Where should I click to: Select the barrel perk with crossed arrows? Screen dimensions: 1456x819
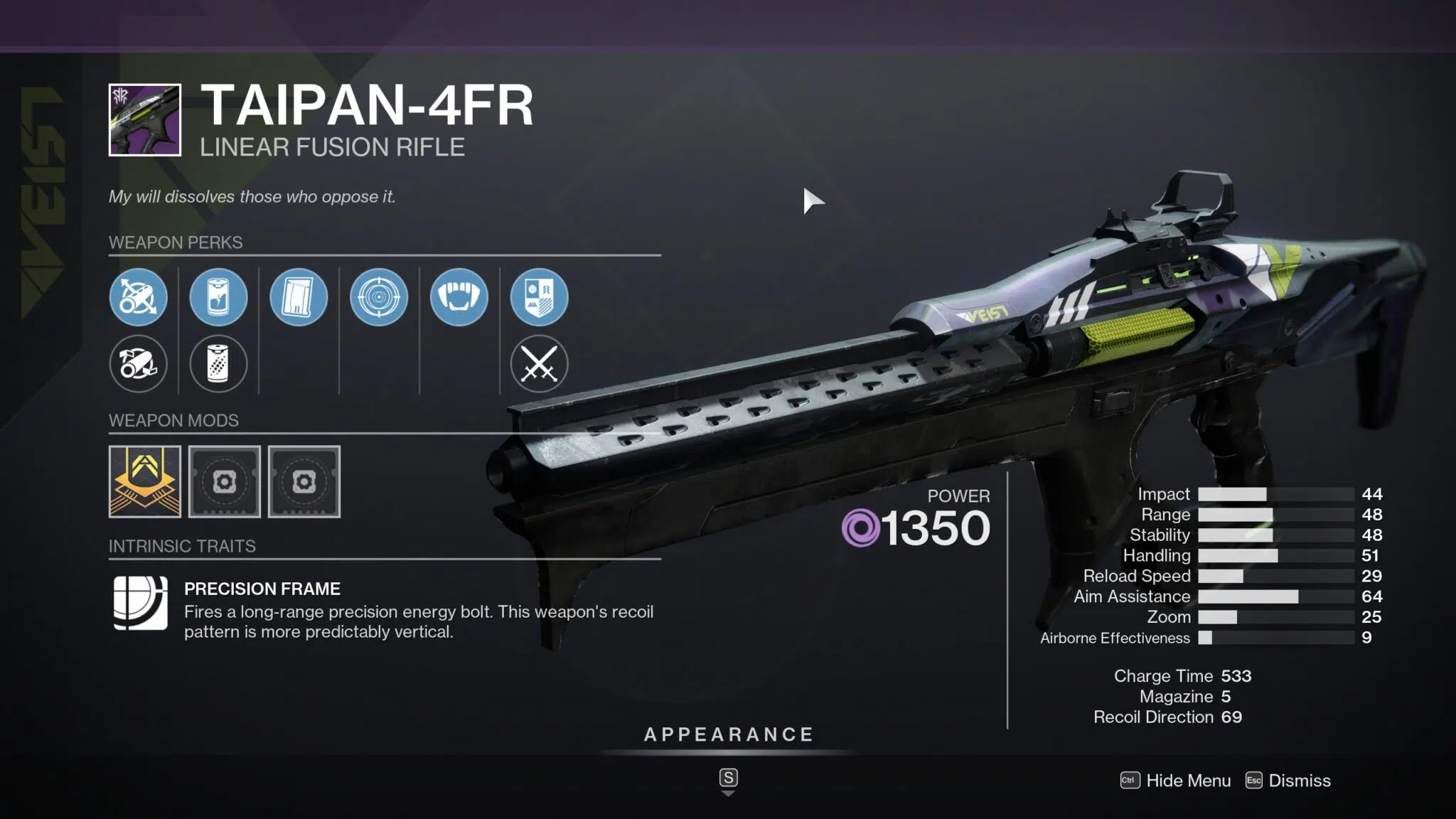(x=139, y=297)
